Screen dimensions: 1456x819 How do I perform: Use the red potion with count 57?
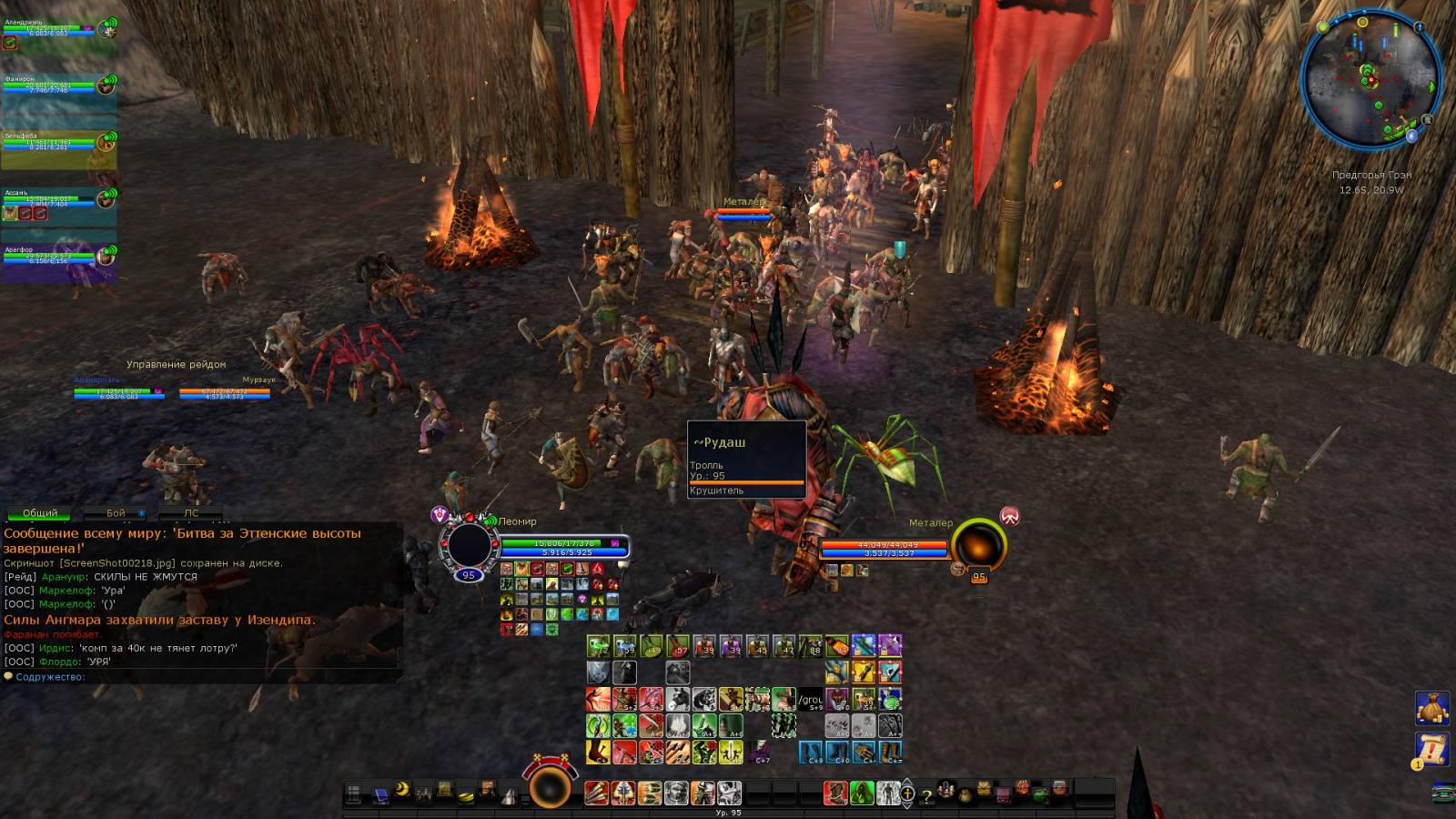click(678, 646)
